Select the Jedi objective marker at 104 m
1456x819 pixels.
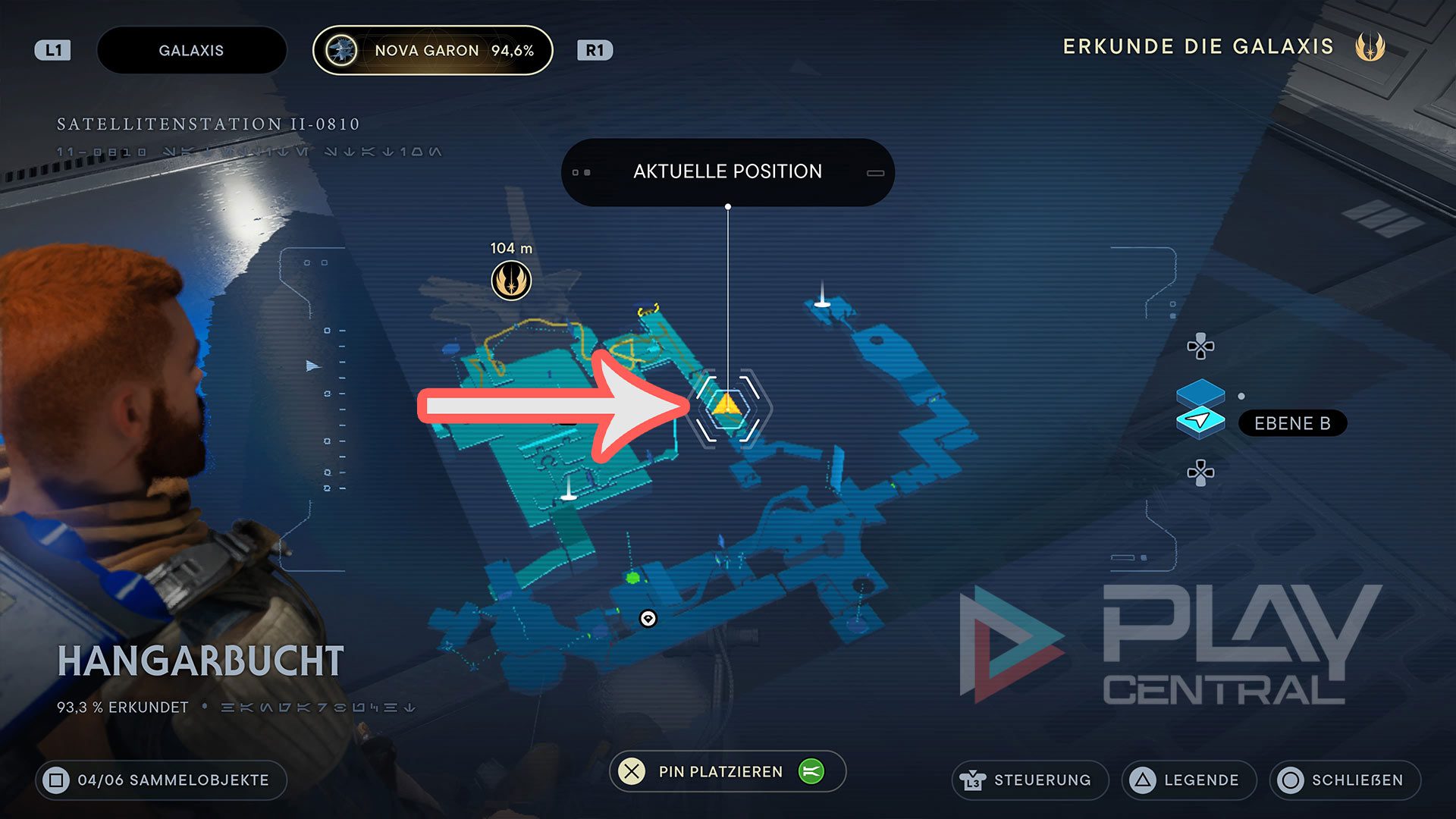pyautogui.click(x=511, y=281)
